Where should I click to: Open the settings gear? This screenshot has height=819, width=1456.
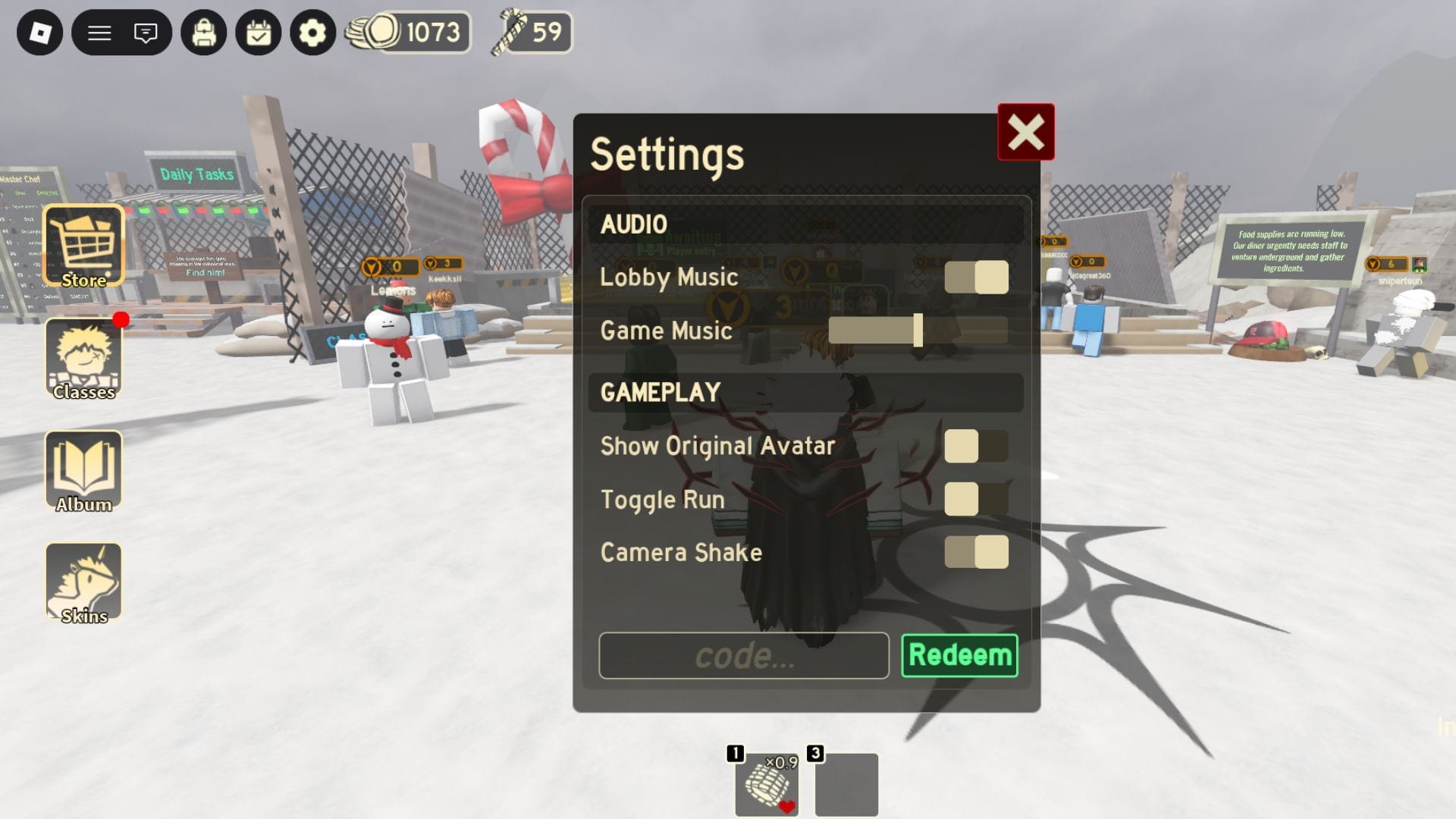311,33
